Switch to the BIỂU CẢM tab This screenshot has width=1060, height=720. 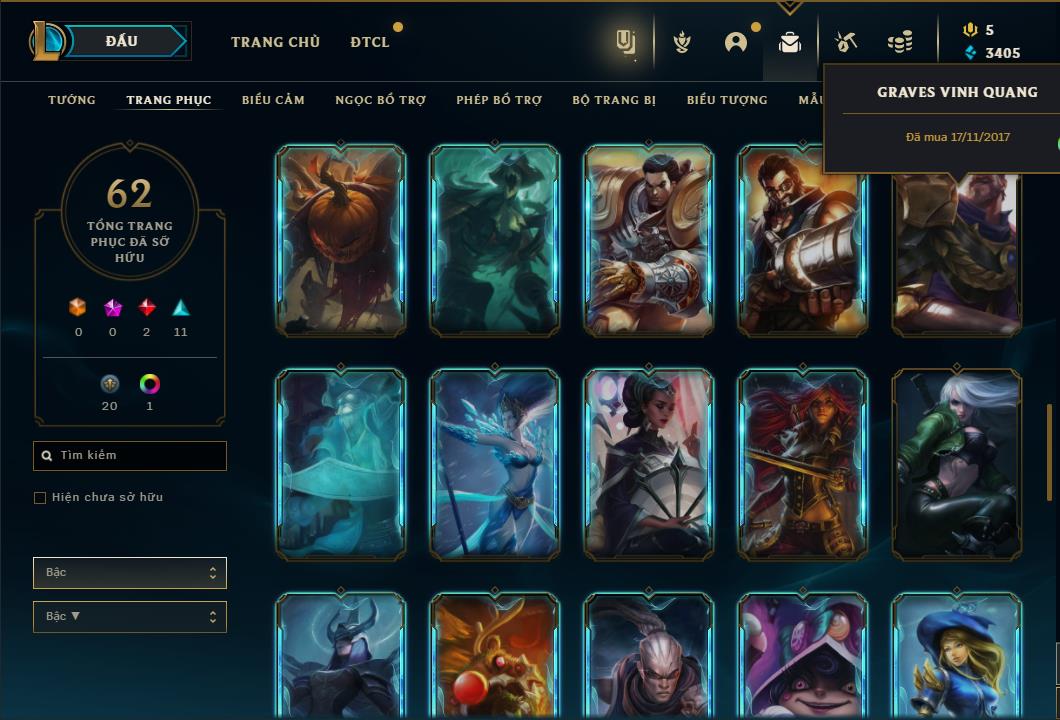point(273,100)
